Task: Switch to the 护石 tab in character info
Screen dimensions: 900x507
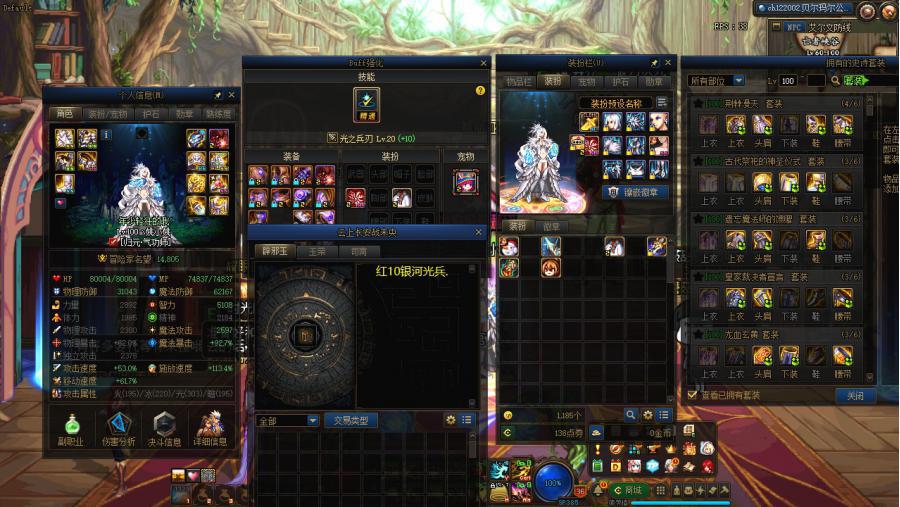Action: (151, 114)
